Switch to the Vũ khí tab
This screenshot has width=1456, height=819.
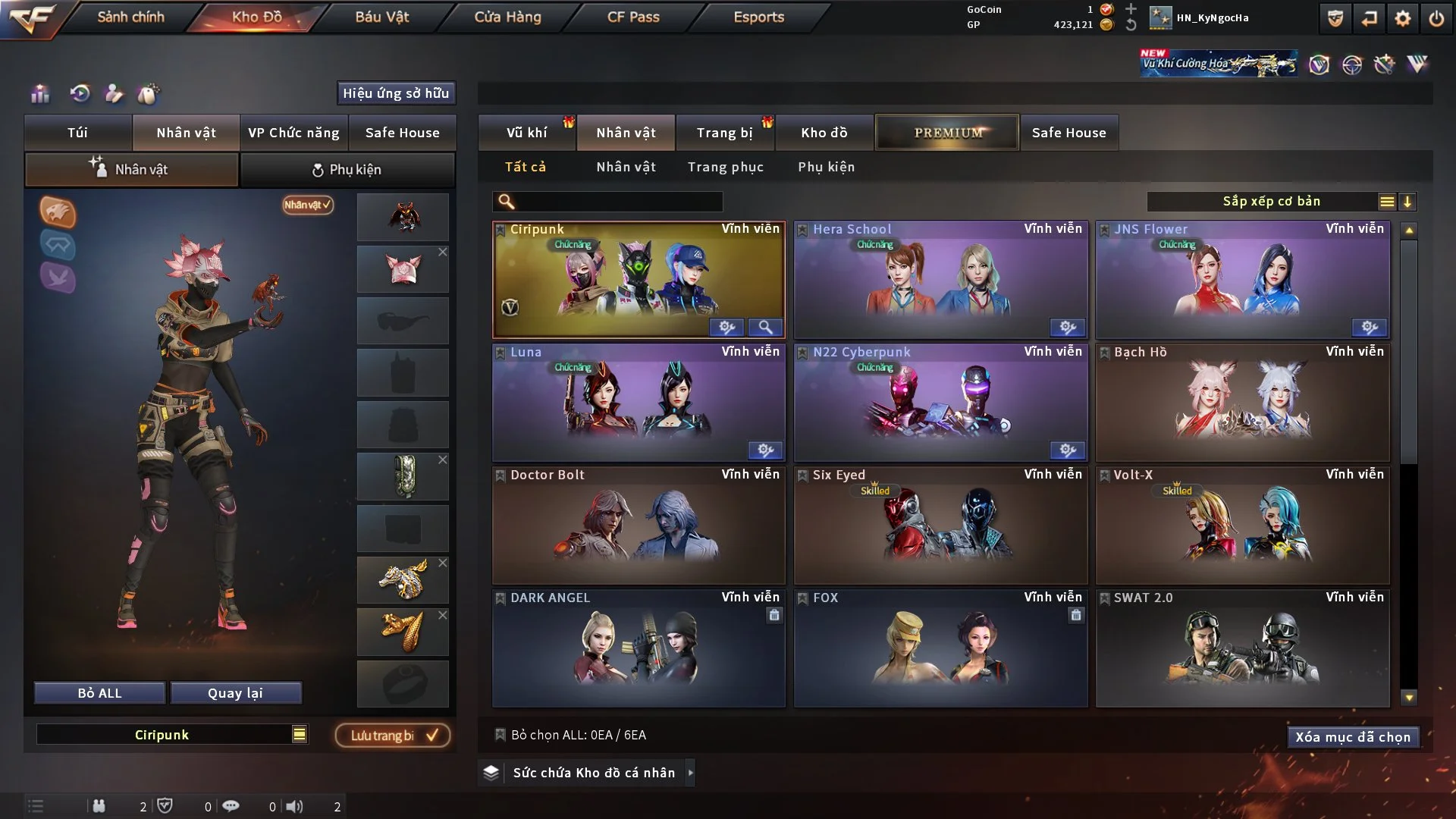526,133
